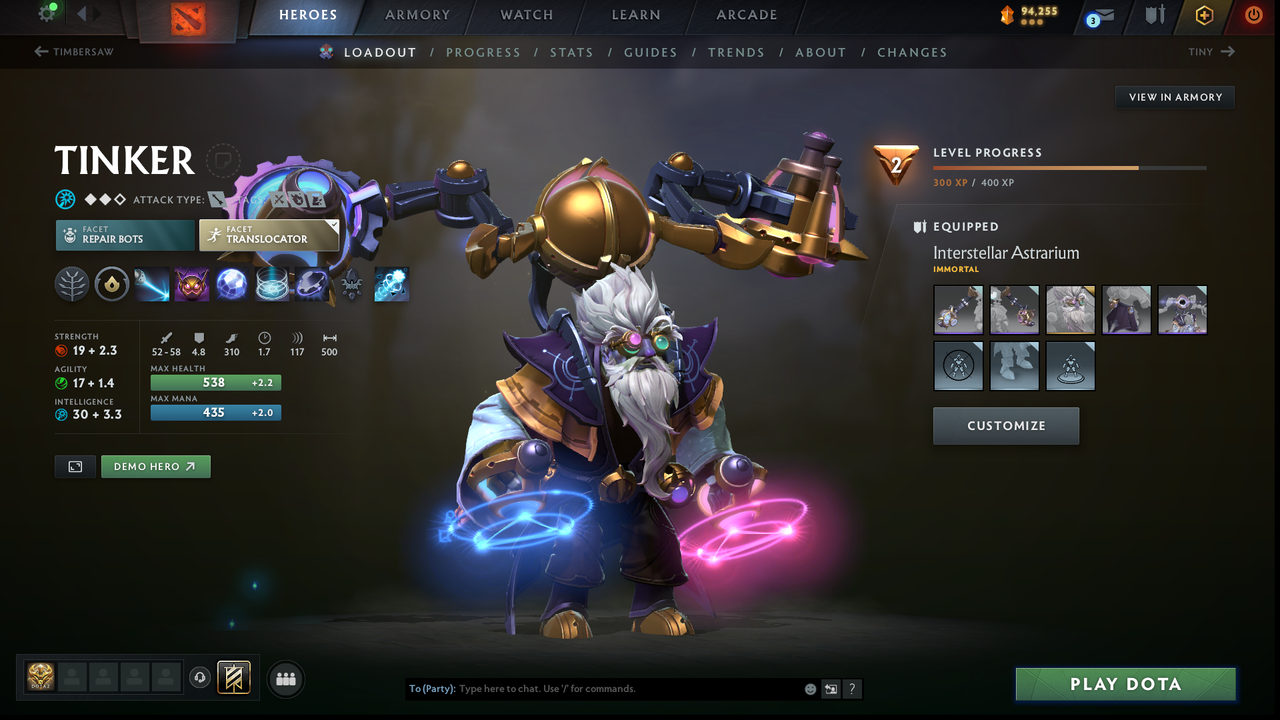Select the Repair Bots facet
Screen dimensions: 1280x720
click(x=124, y=235)
